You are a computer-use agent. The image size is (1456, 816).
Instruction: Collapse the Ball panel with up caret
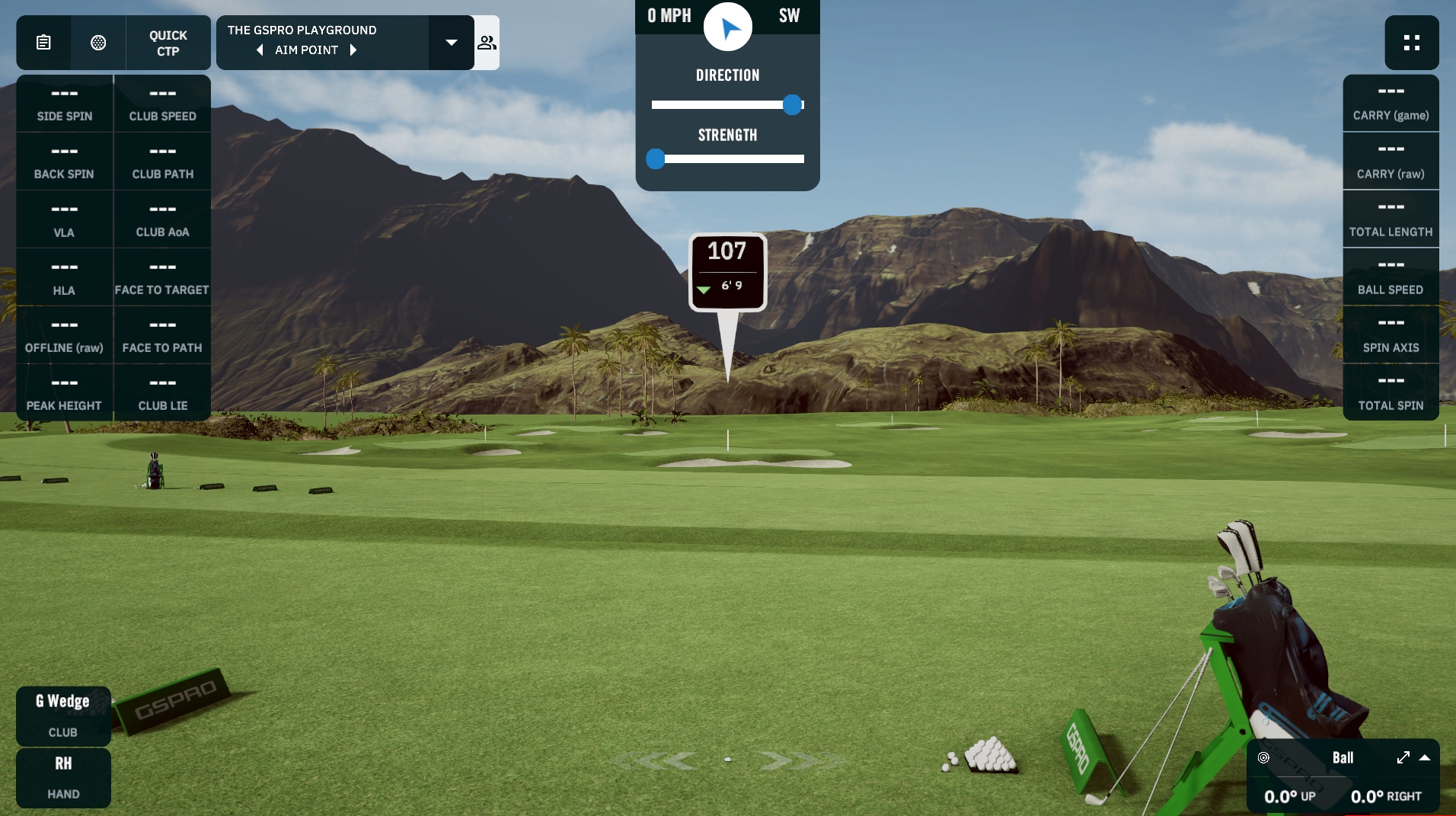(x=1425, y=757)
